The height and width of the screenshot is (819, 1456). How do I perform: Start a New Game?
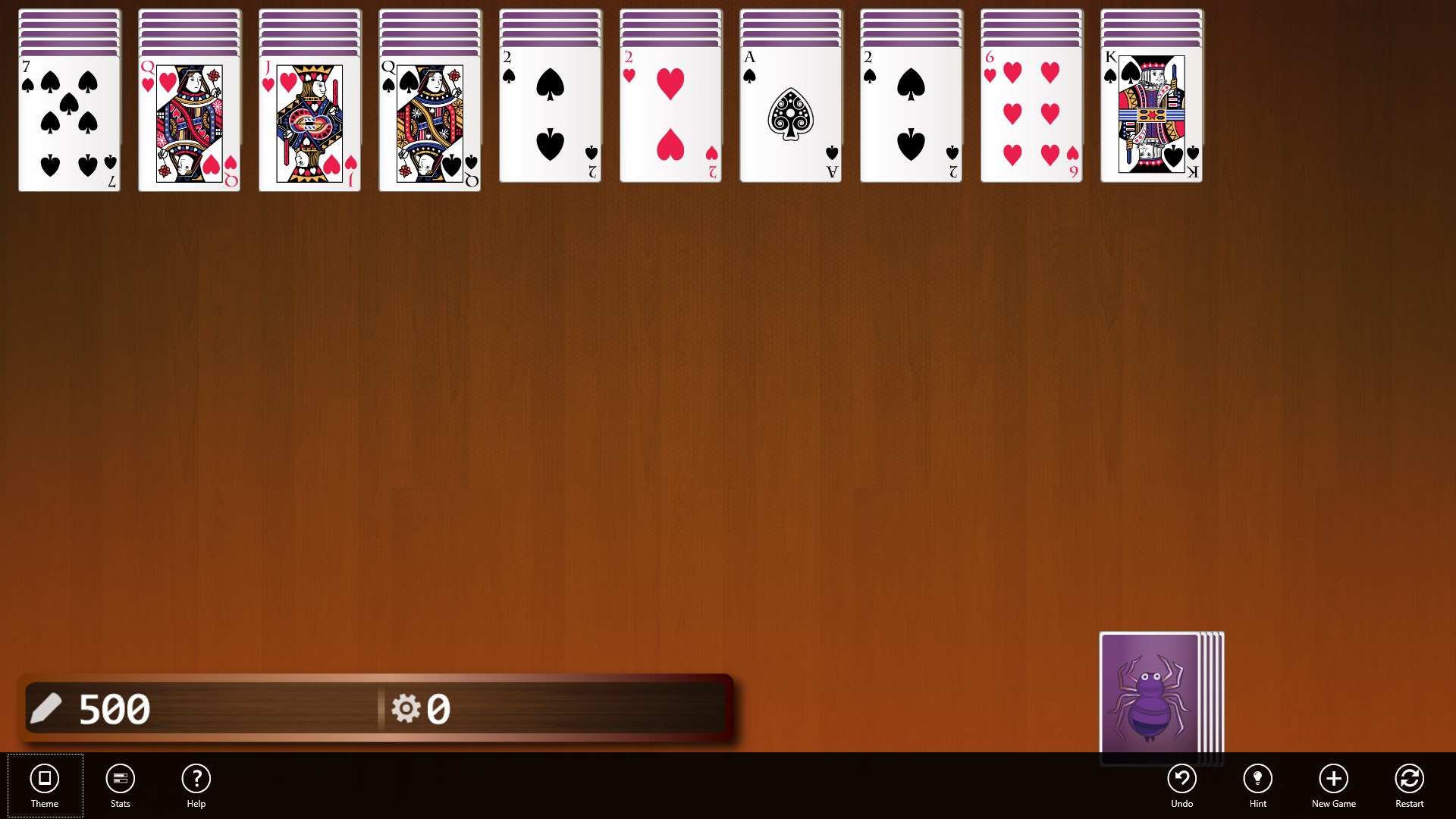[1334, 785]
